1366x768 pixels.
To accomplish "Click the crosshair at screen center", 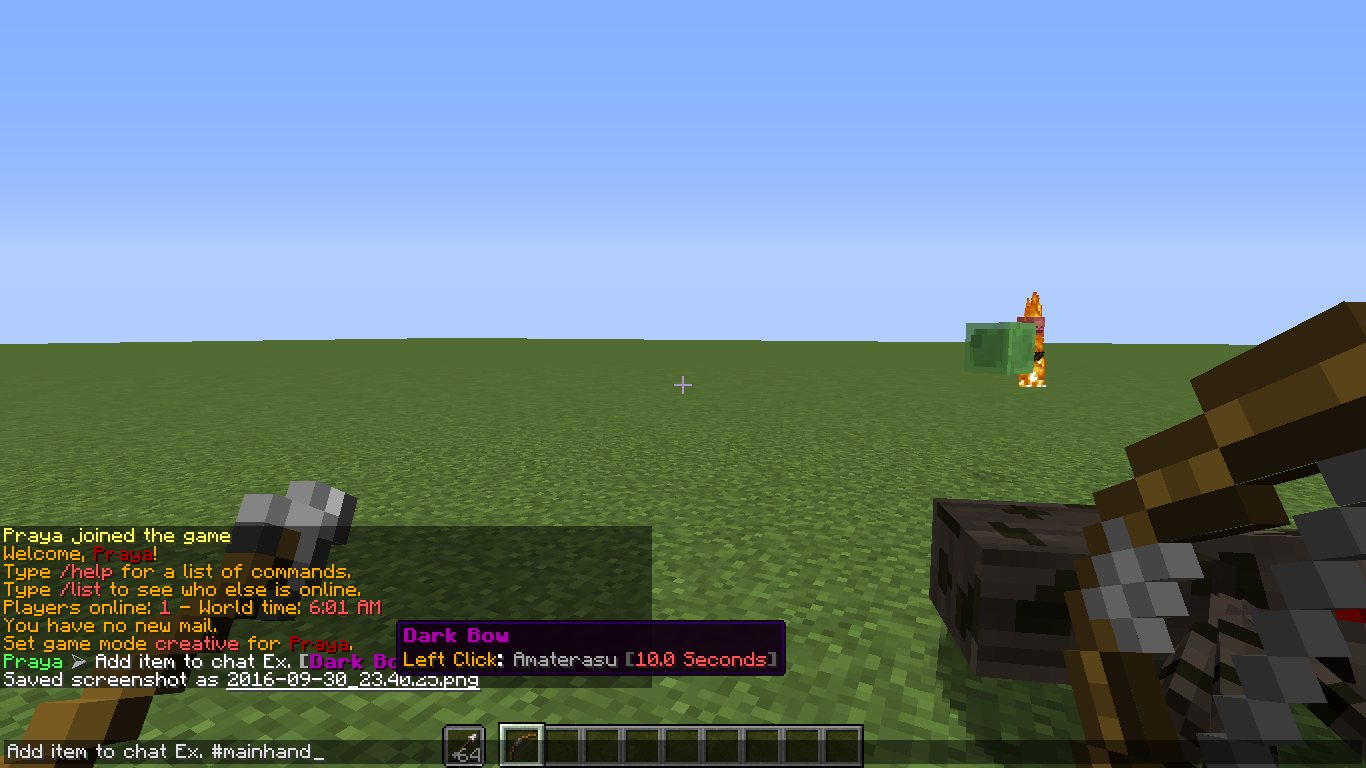I will click(x=683, y=385).
